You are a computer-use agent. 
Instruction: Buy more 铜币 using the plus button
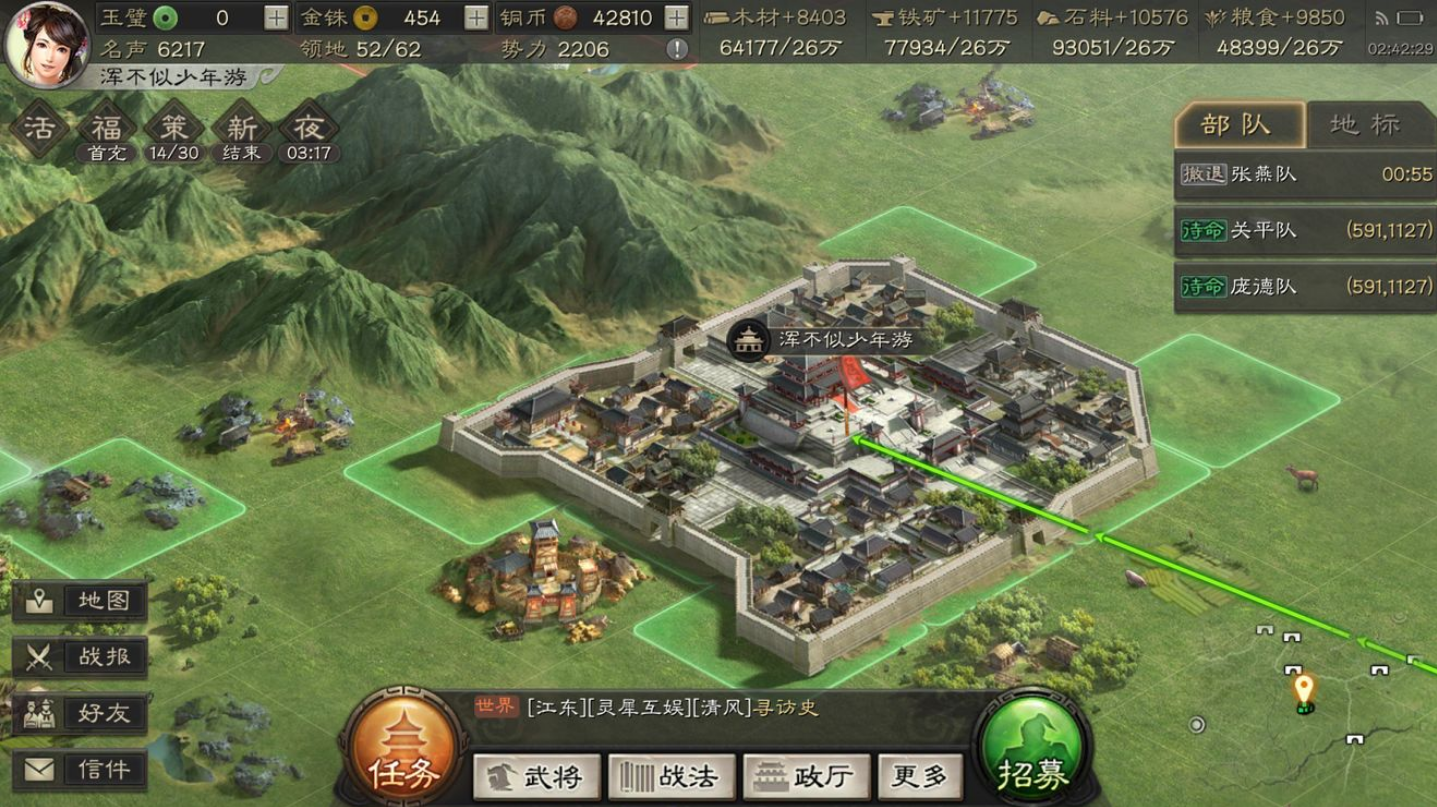click(677, 18)
